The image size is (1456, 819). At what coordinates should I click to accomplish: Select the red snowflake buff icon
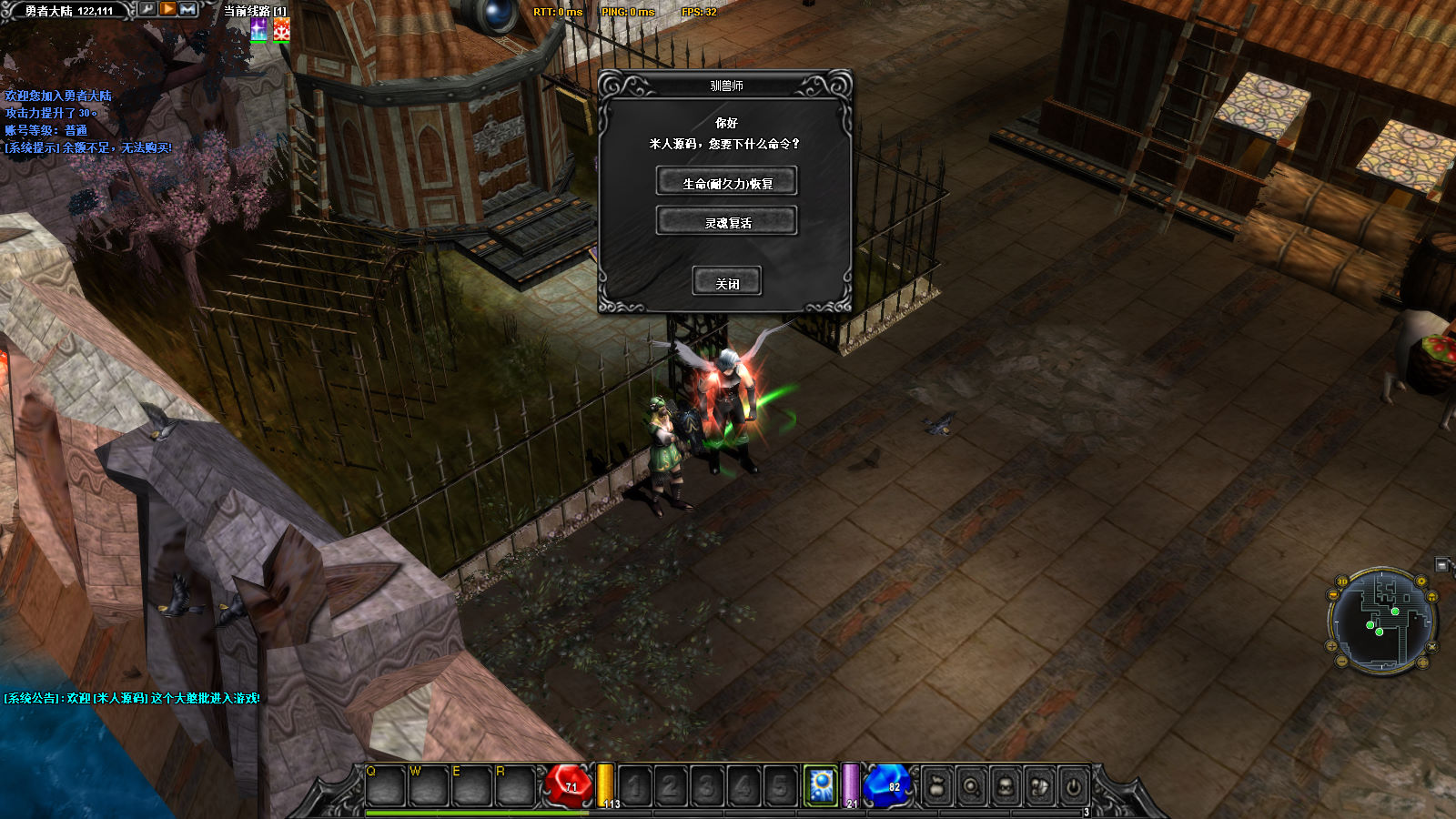(282, 30)
